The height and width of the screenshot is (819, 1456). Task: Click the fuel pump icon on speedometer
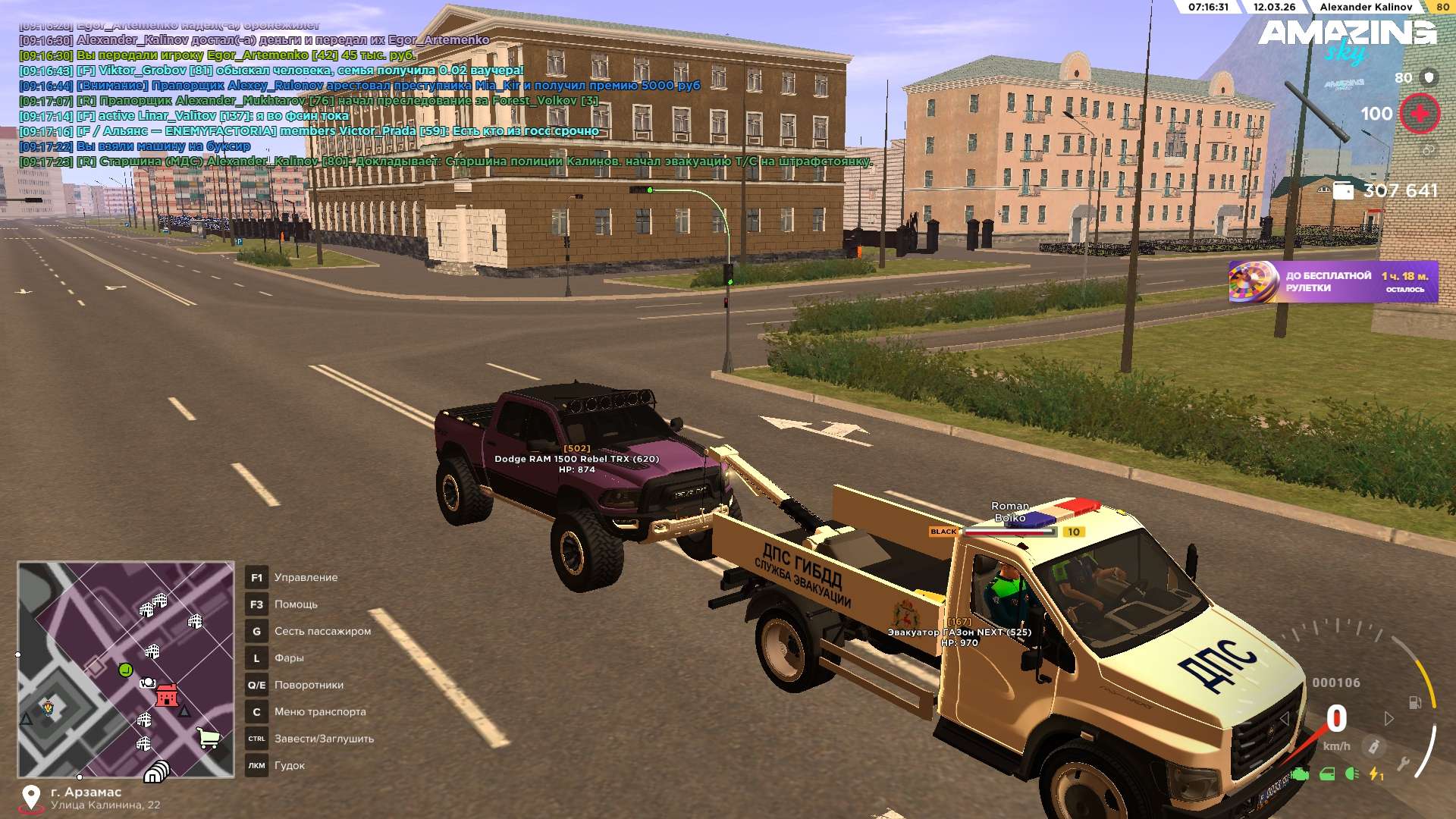(x=1414, y=702)
